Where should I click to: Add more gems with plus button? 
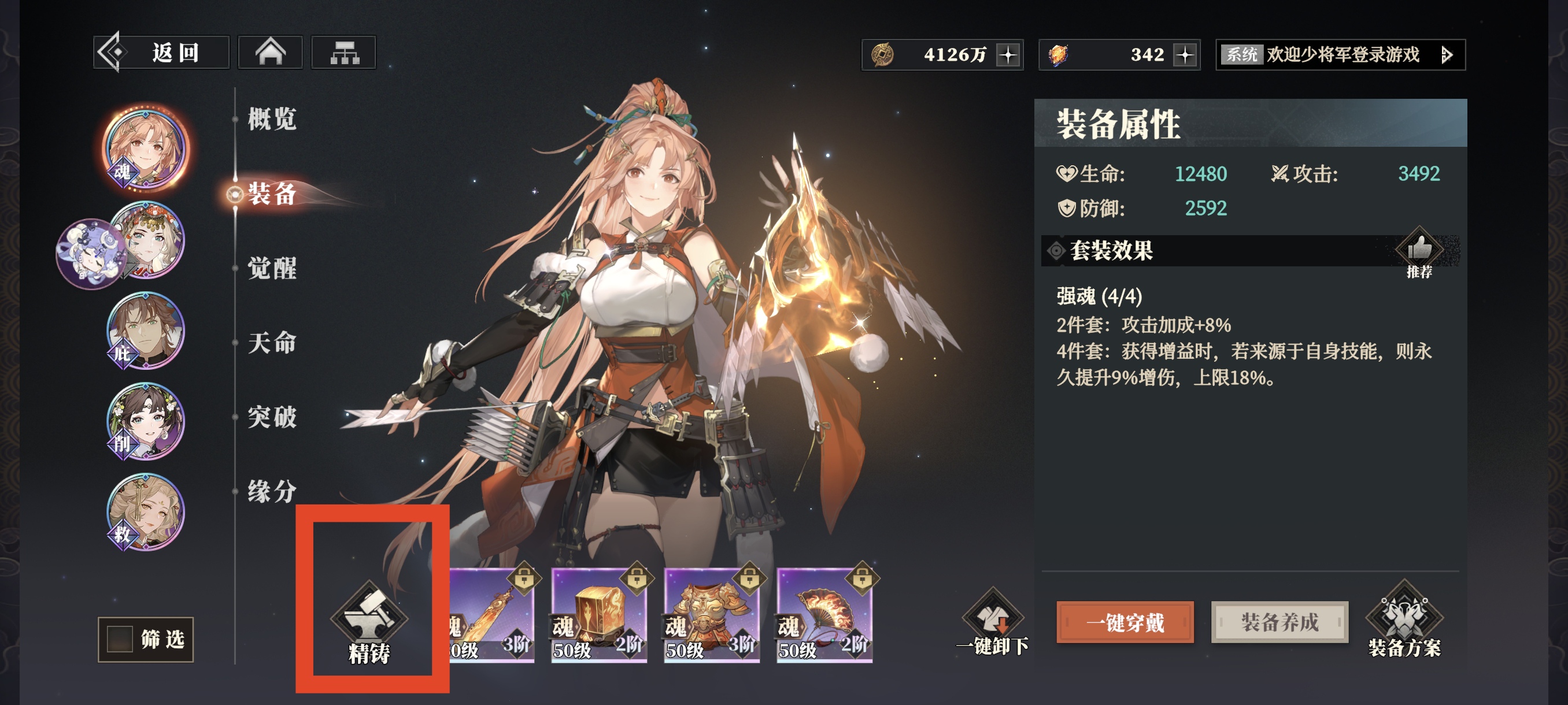pyautogui.click(x=1185, y=55)
